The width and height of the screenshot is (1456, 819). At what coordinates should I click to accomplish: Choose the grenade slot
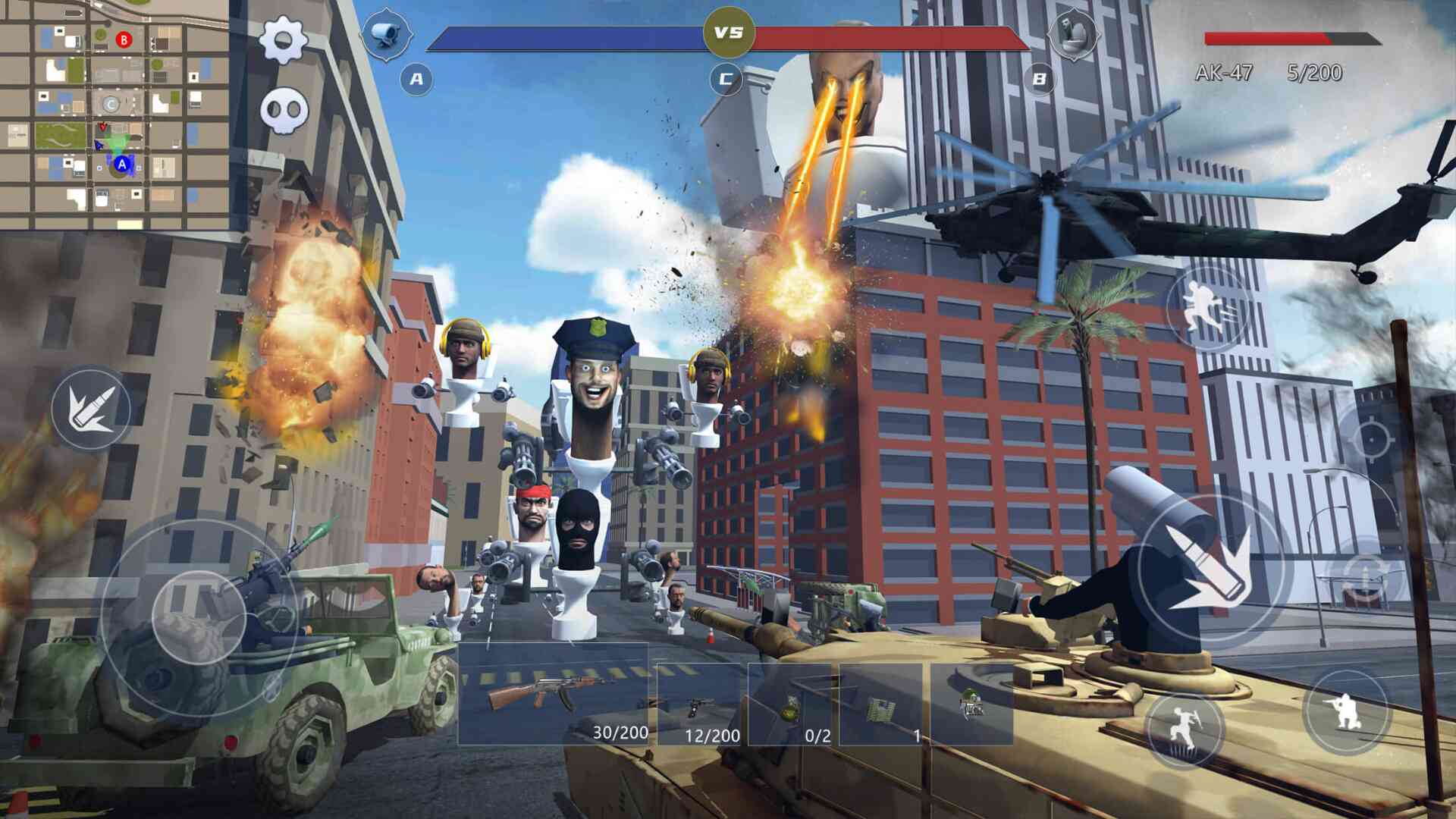789,705
